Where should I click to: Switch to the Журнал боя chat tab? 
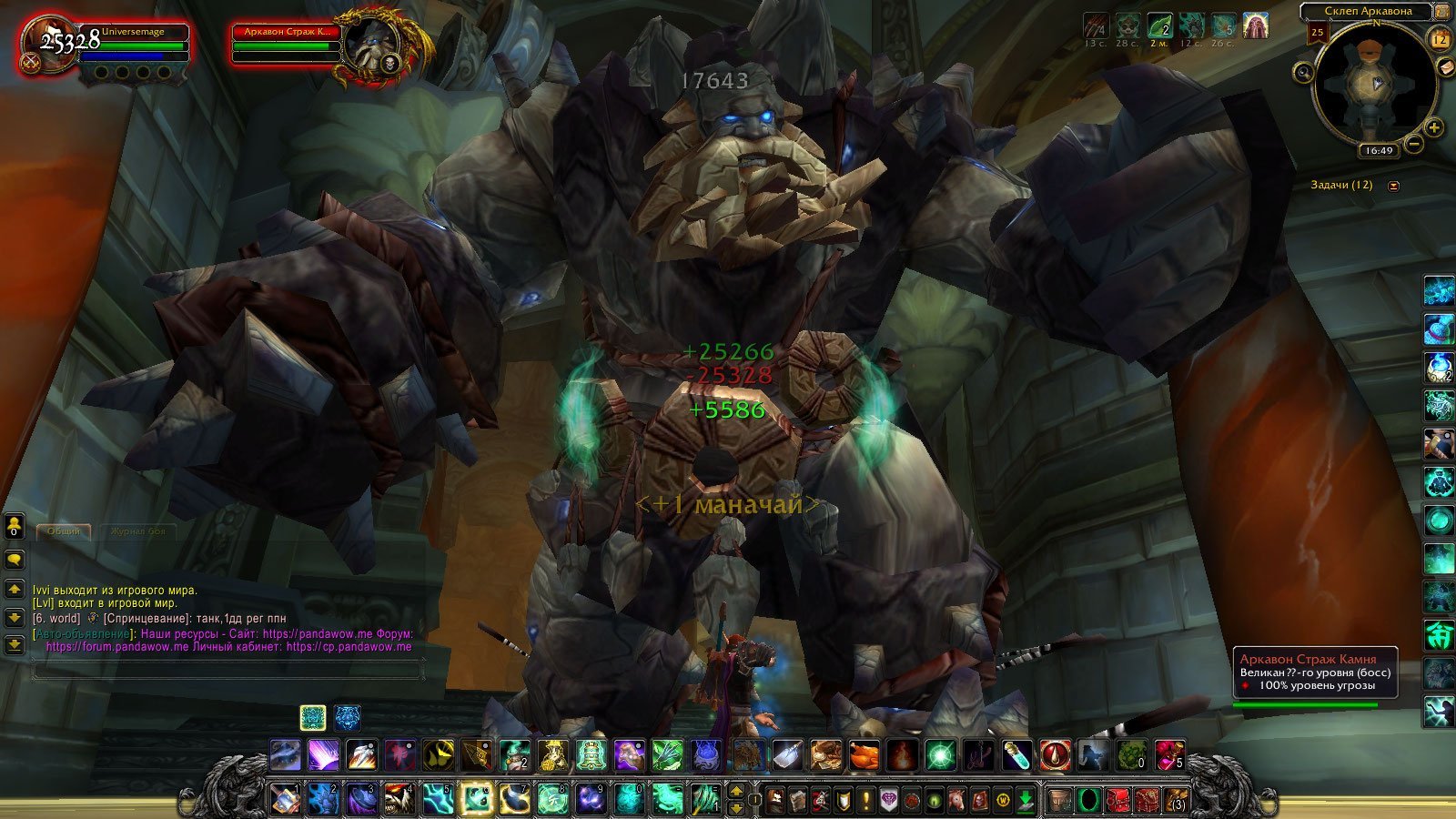click(137, 531)
